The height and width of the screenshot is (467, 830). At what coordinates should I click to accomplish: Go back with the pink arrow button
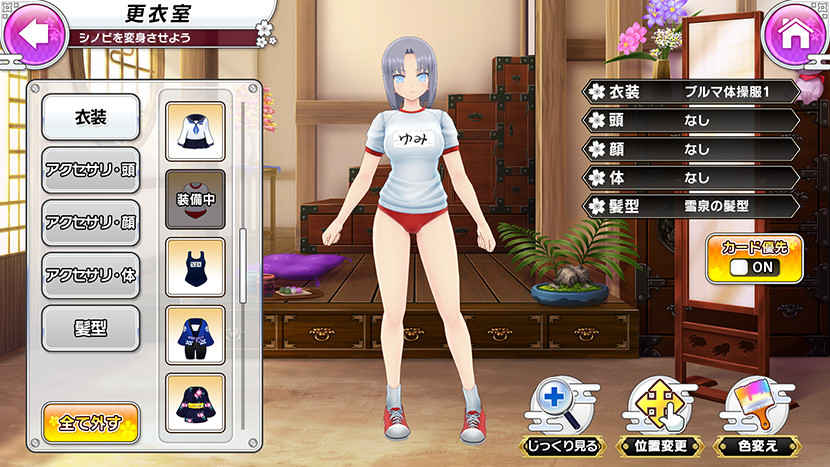click(x=33, y=33)
